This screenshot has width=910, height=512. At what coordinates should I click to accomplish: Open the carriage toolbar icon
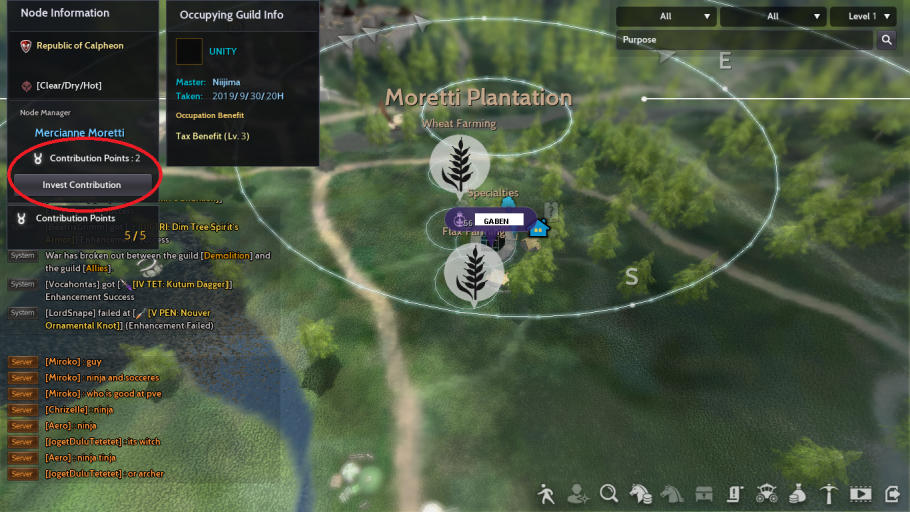click(767, 493)
